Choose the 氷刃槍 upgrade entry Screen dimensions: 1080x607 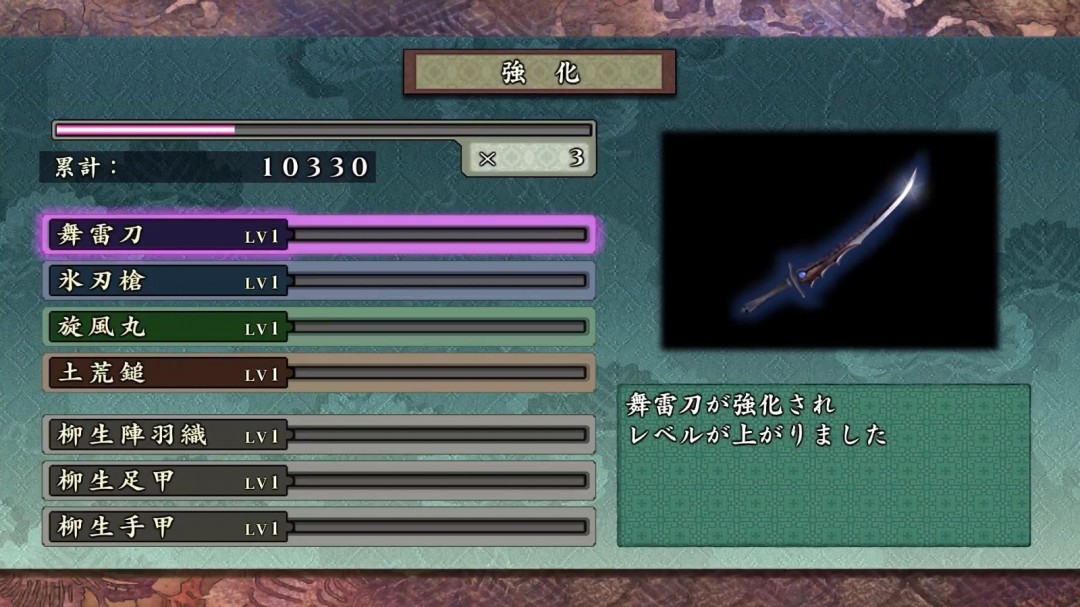coord(318,281)
